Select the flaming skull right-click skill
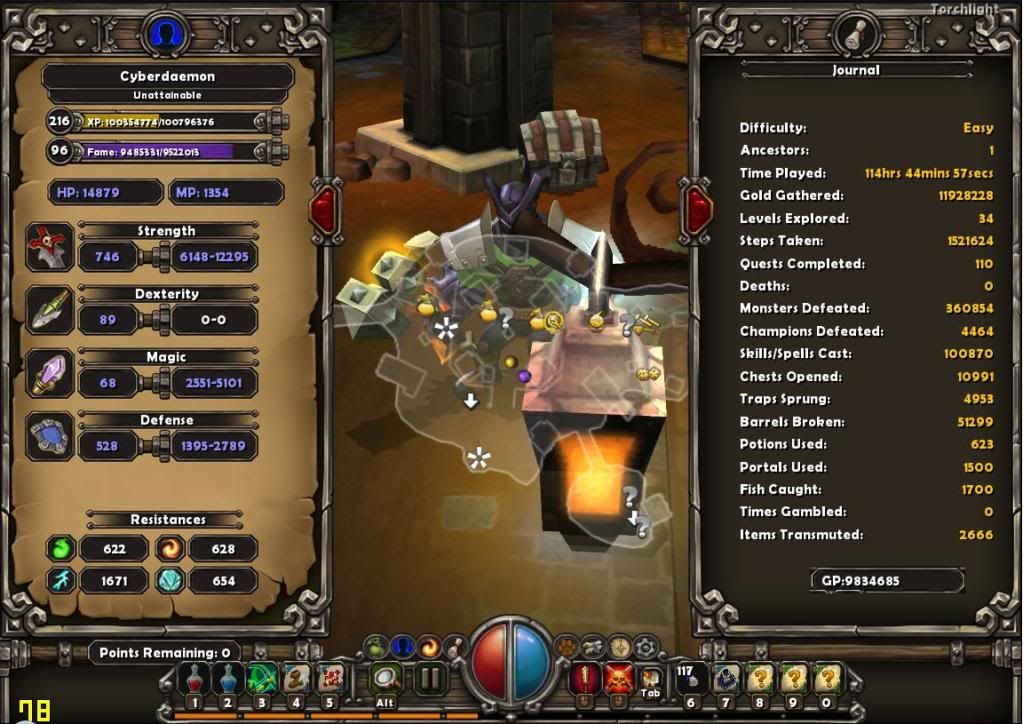 618,679
